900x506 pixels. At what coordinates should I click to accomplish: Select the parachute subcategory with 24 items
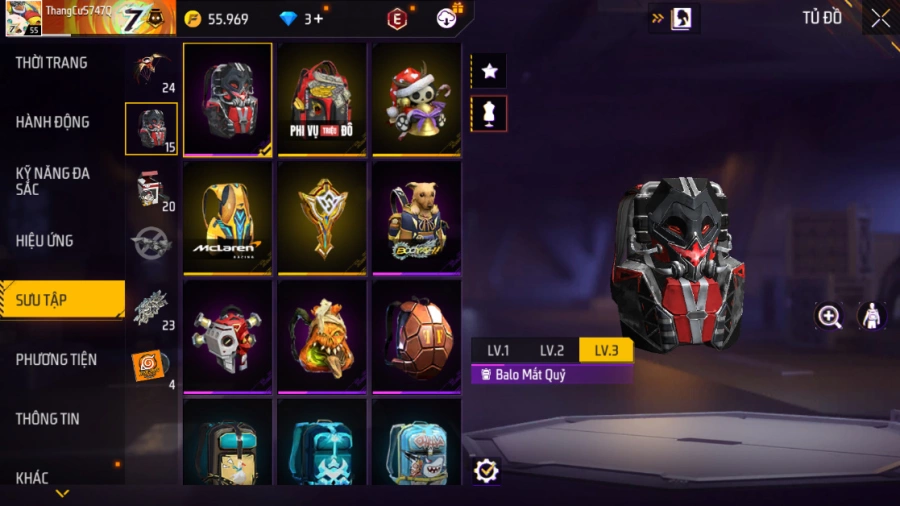coord(152,71)
